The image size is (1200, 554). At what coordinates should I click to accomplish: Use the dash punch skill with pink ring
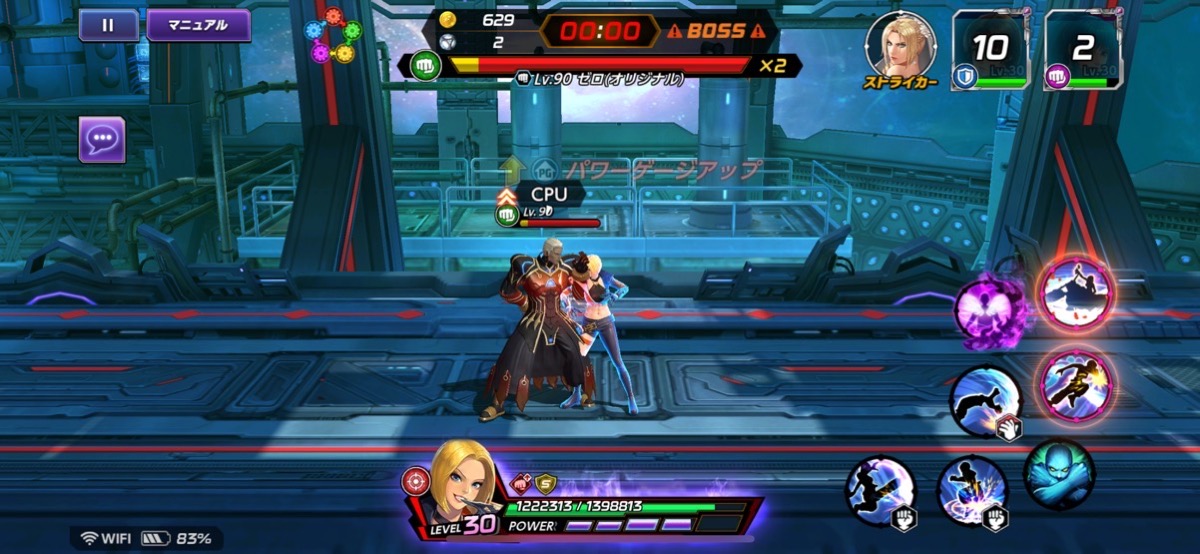[1076, 385]
